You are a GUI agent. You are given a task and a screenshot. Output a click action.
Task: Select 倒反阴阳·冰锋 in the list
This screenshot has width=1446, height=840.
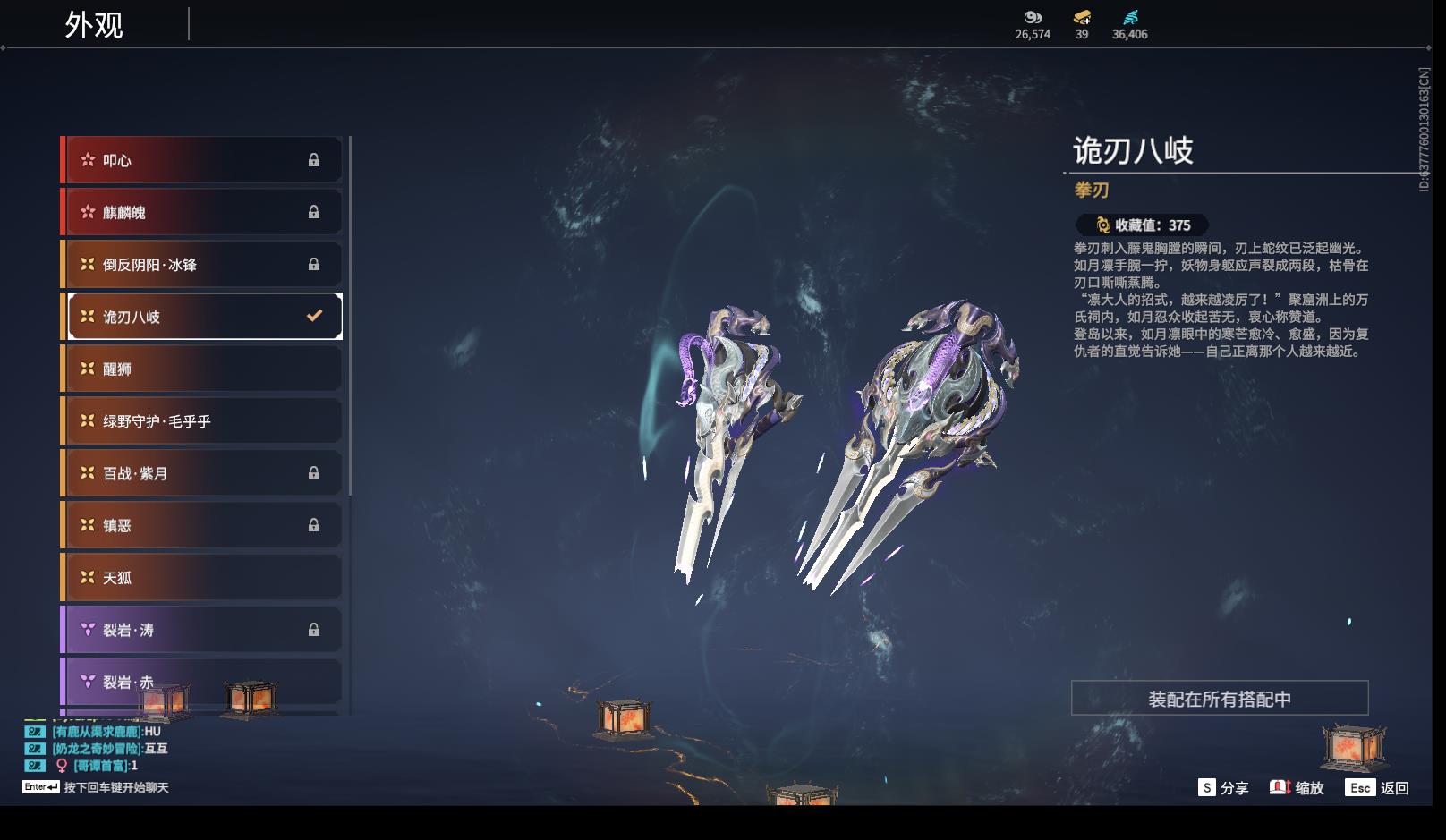coord(201,265)
